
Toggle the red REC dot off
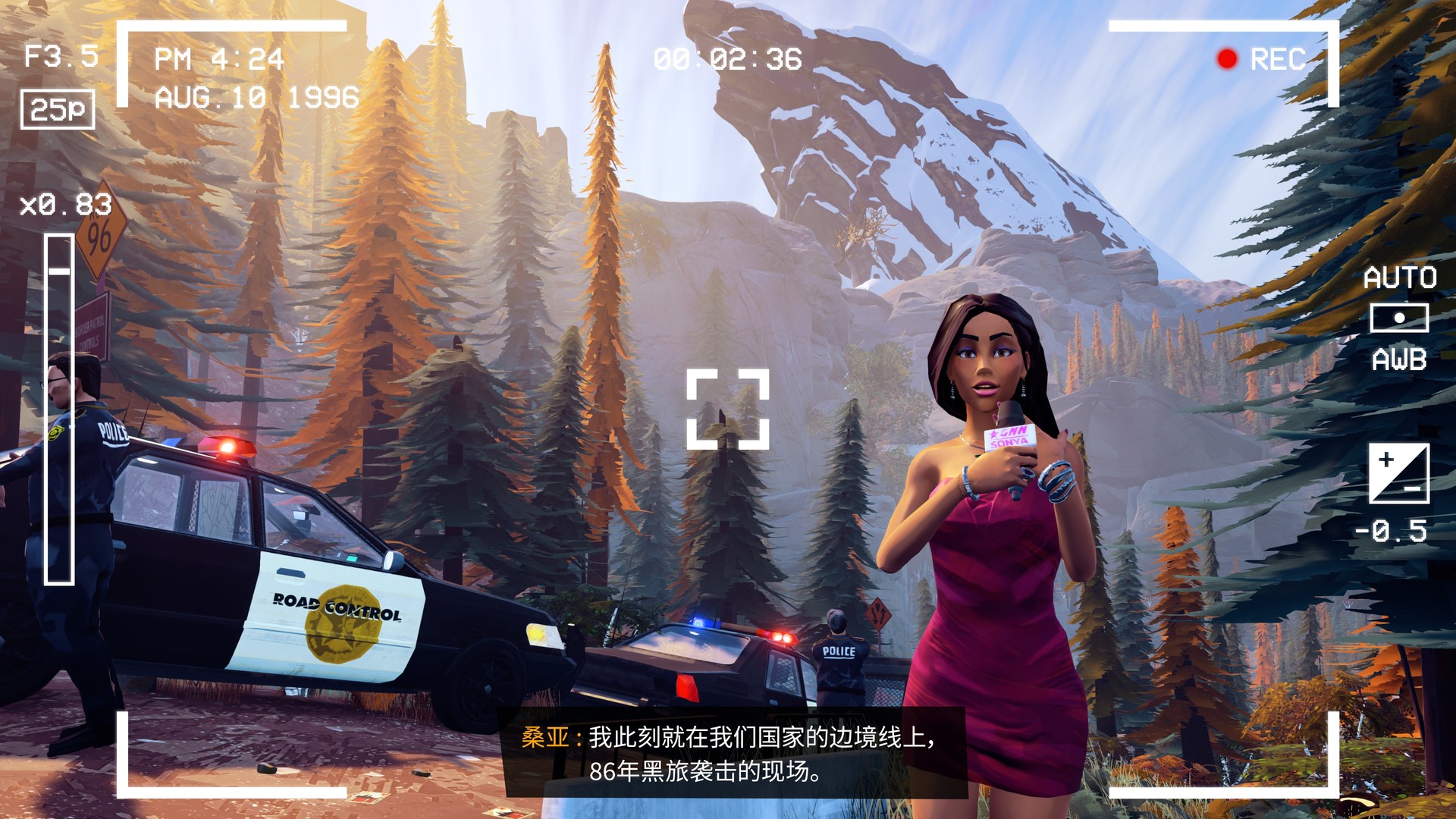pos(1226,58)
